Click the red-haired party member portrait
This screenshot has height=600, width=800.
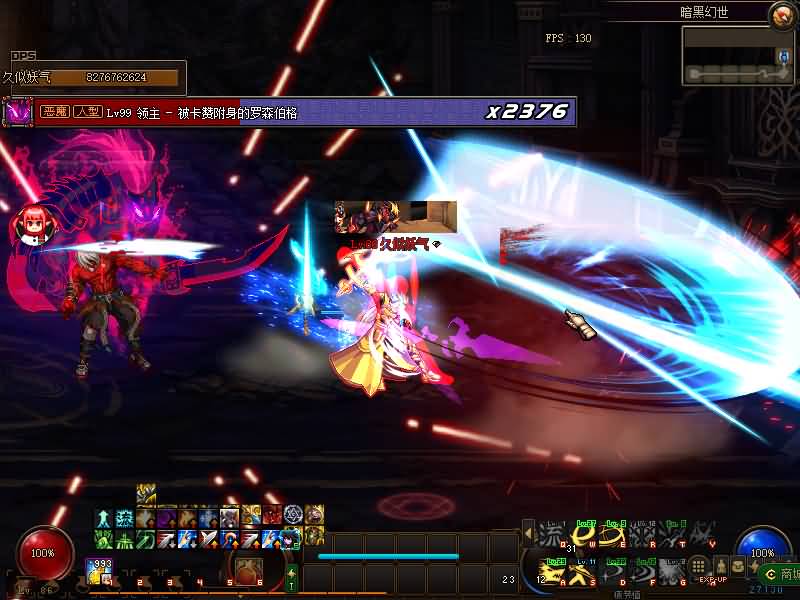[31, 224]
